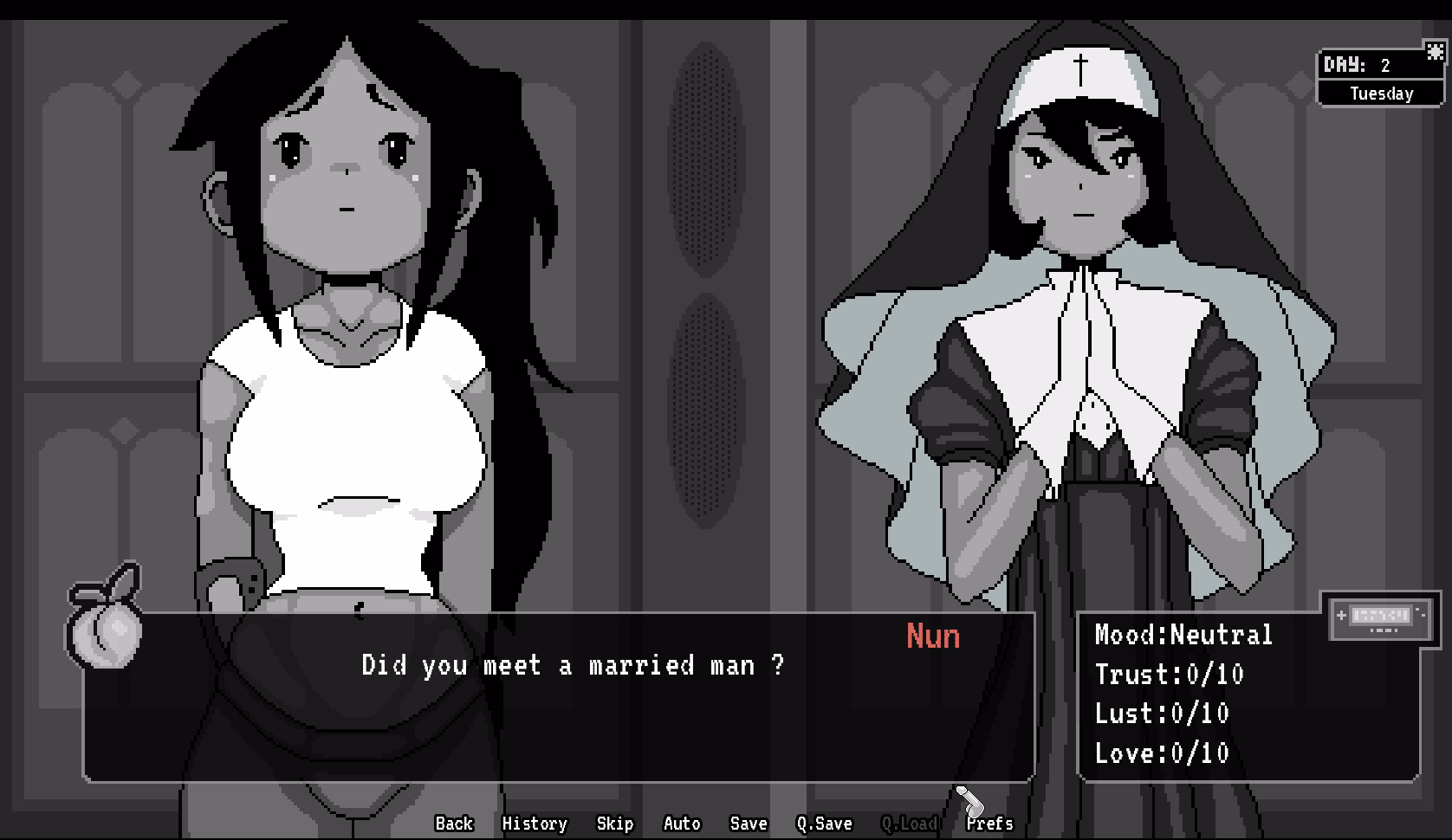Click Trust:0/10 in the stats panel
The width and height of the screenshot is (1452, 840).
1169,674
